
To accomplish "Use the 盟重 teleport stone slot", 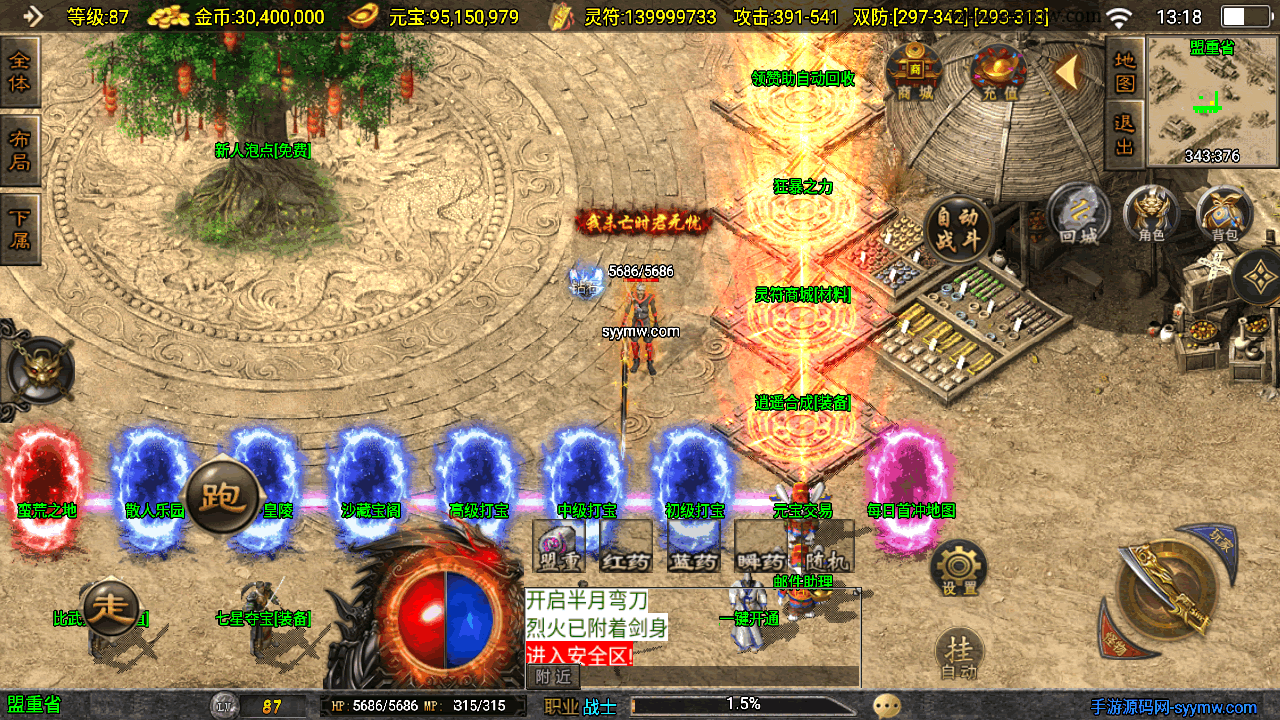I will (559, 548).
